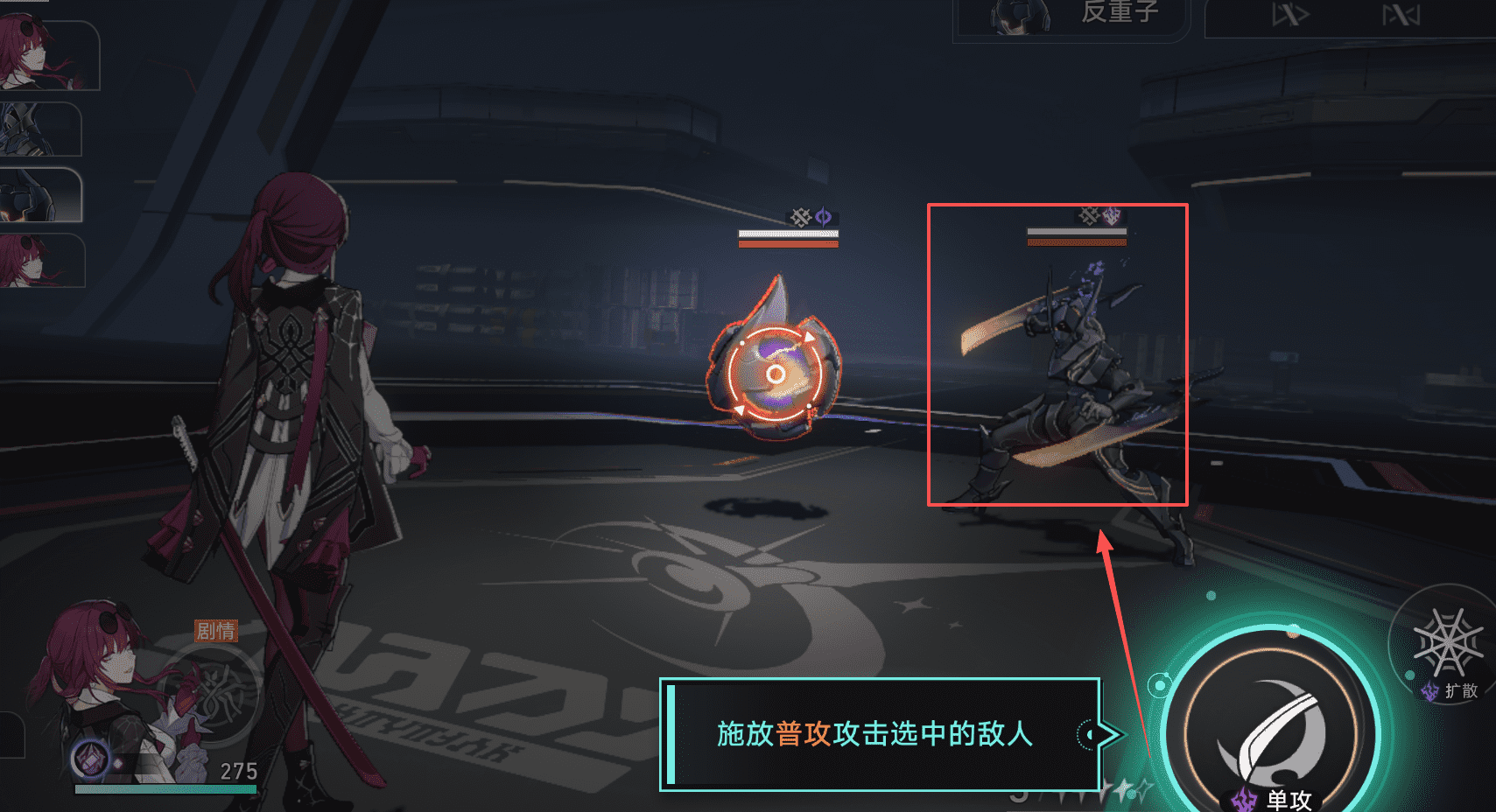Toggle the auto-battle icon beside fast-forward

[1400, 16]
